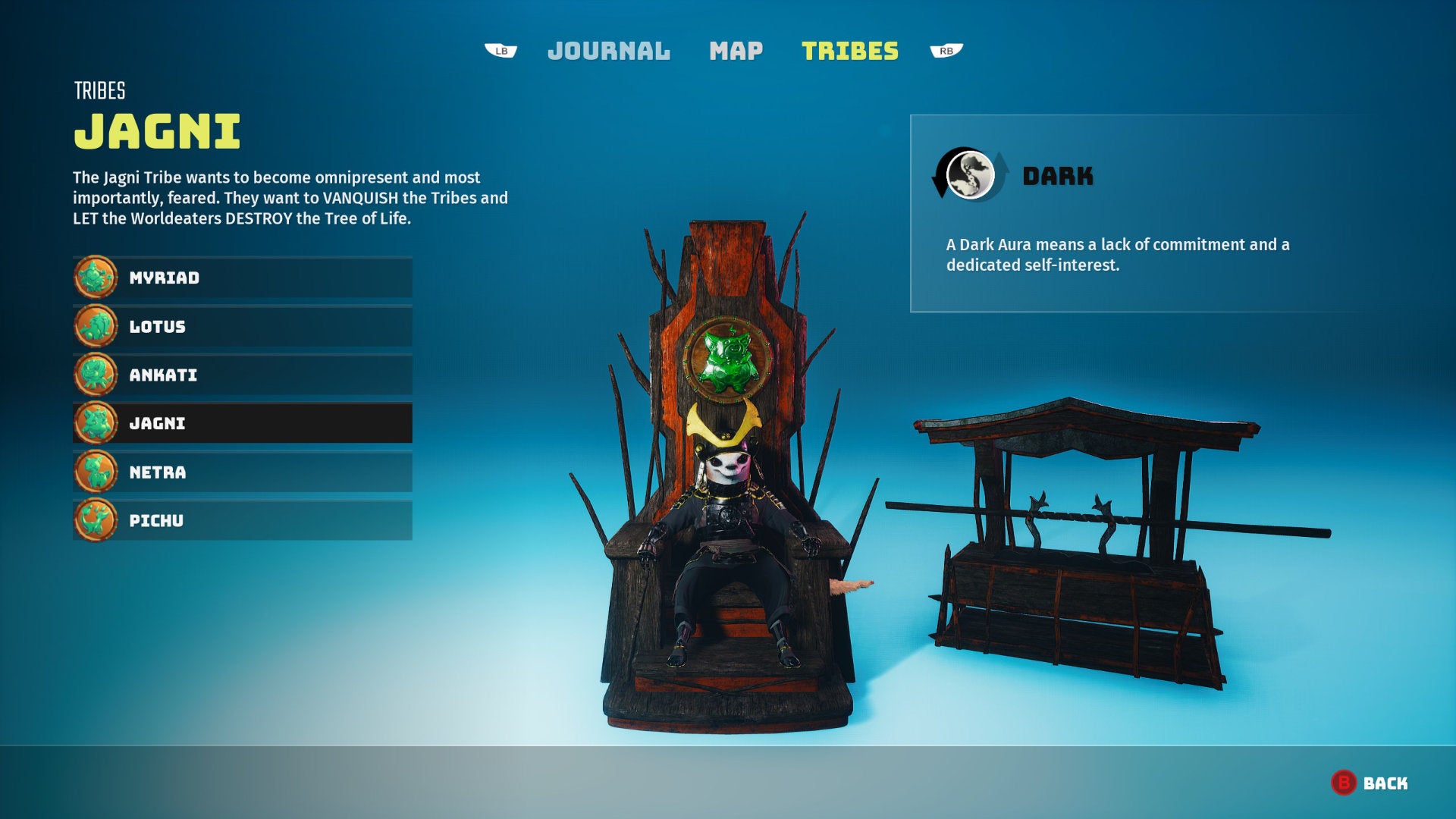
Task: Switch to the Map tab
Action: 735,51
